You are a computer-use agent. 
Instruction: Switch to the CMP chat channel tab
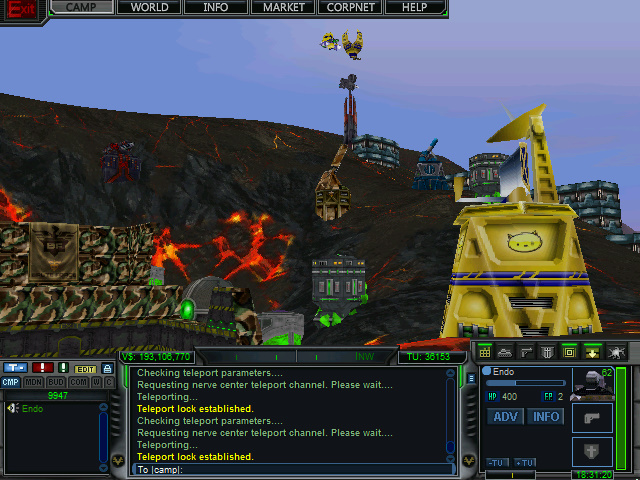click(x=10, y=382)
